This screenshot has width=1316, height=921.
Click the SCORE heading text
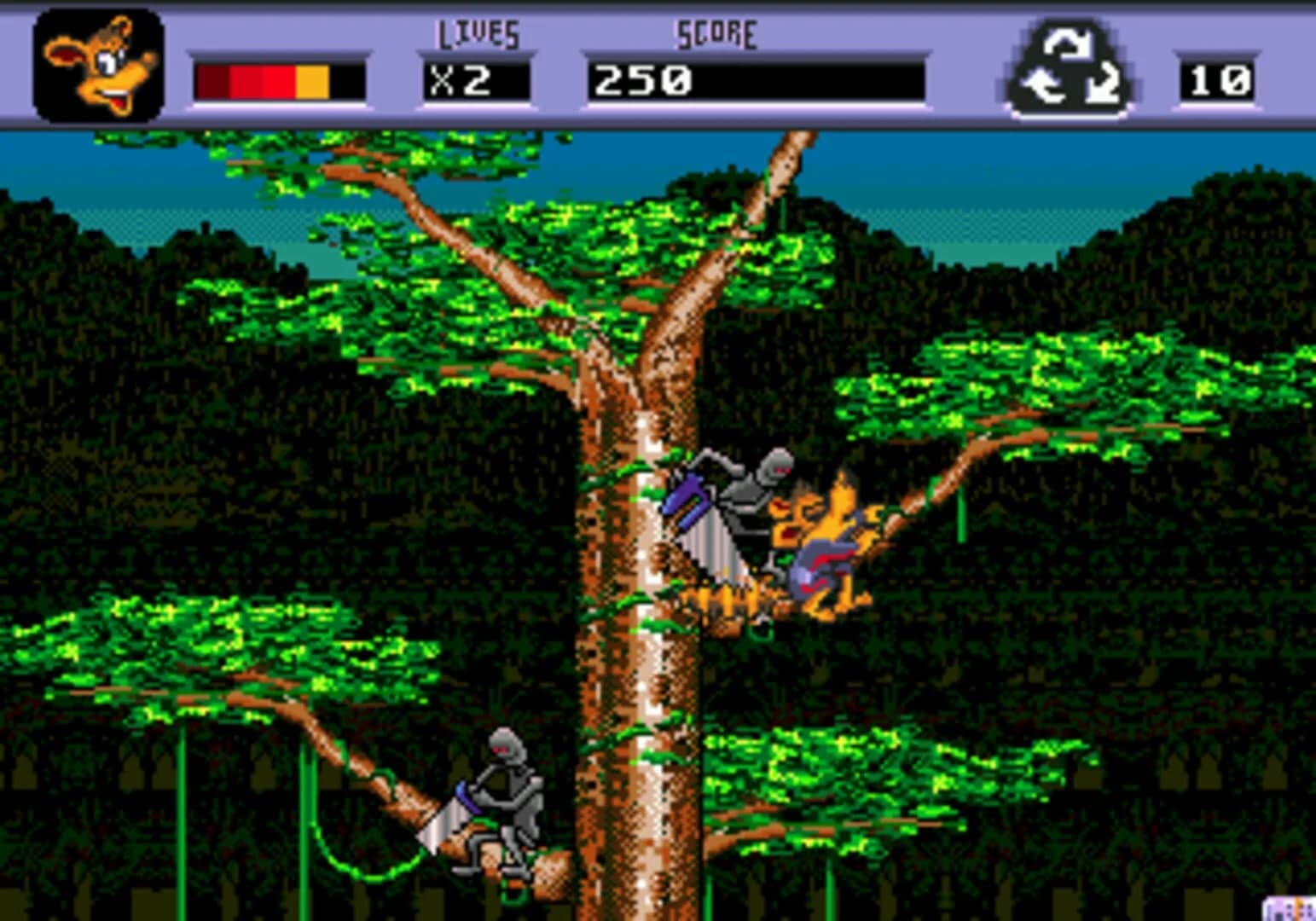pyautogui.click(x=715, y=32)
